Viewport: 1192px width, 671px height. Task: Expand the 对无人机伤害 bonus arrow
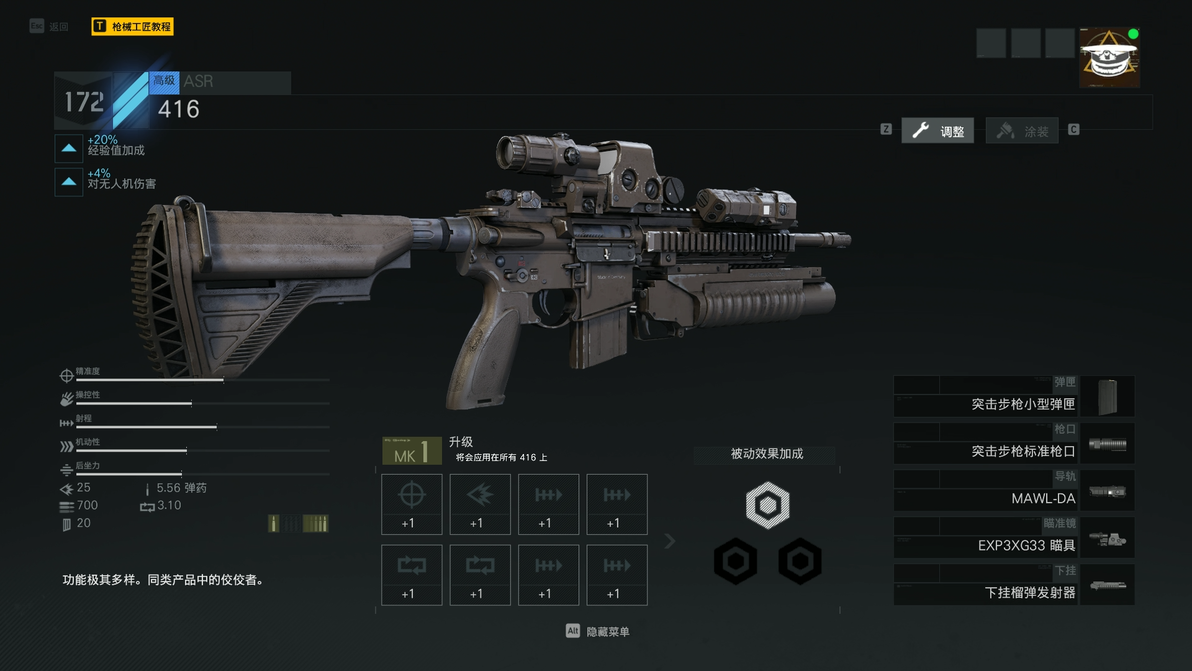[x=69, y=181]
